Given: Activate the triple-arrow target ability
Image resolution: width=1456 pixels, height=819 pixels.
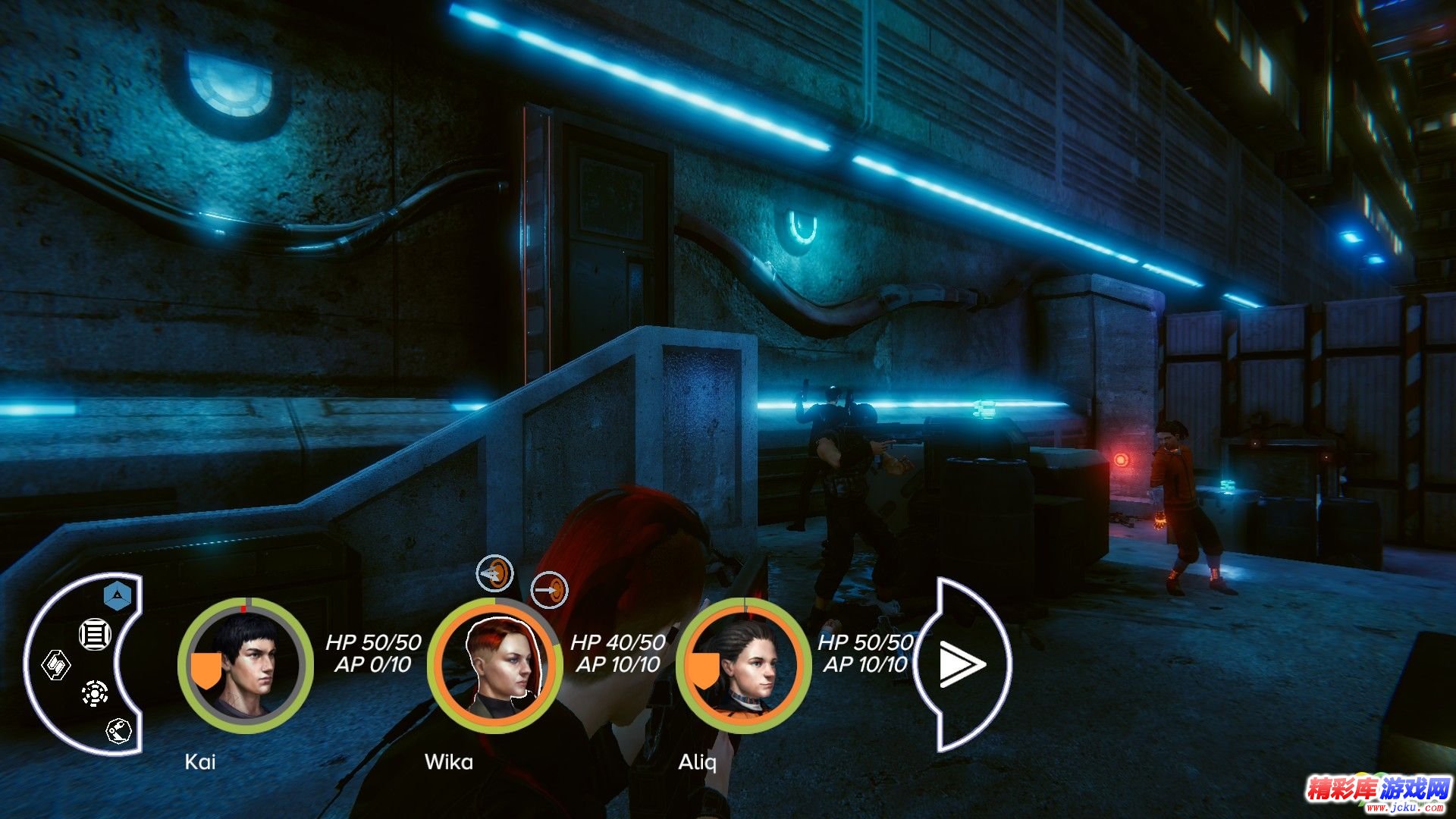Looking at the screenshot, I should point(494,574).
